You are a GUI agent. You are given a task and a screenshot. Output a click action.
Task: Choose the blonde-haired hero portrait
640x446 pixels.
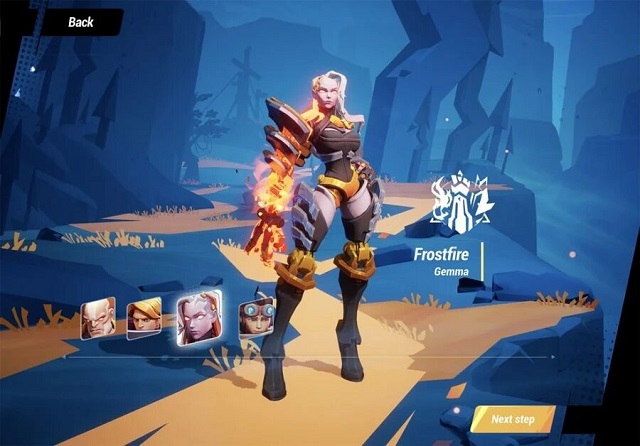point(144,315)
